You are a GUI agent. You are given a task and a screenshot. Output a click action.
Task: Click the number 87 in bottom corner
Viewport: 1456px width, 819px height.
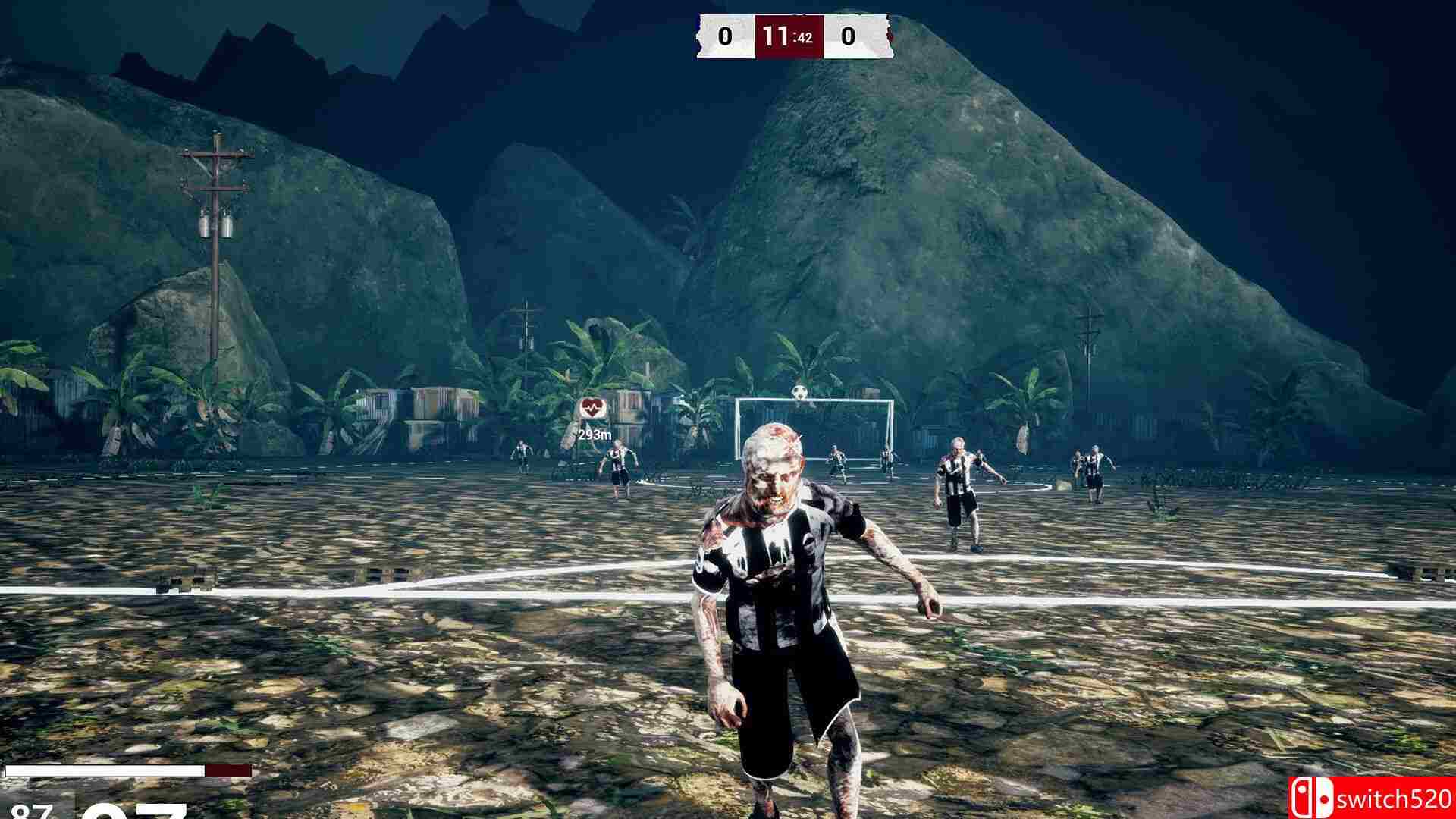(30, 813)
